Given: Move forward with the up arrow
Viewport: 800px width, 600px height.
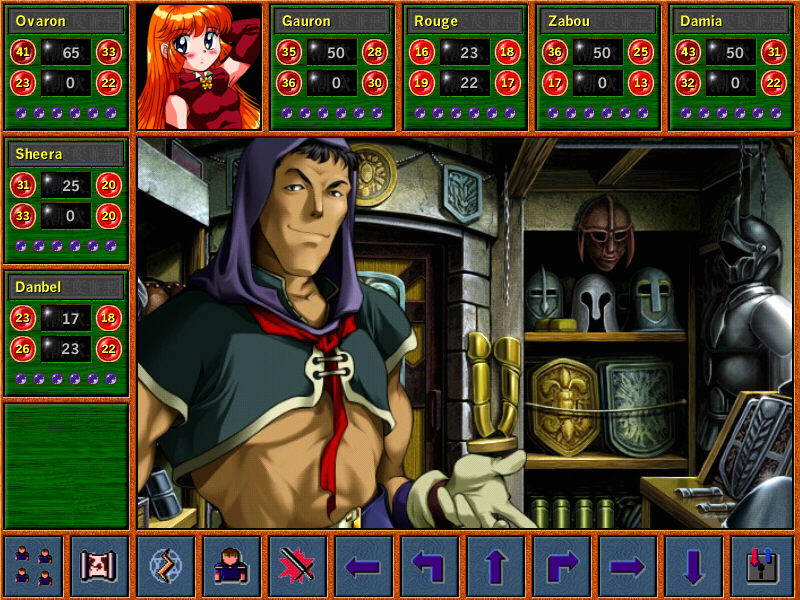Looking at the screenshot, I should point(495,567).
